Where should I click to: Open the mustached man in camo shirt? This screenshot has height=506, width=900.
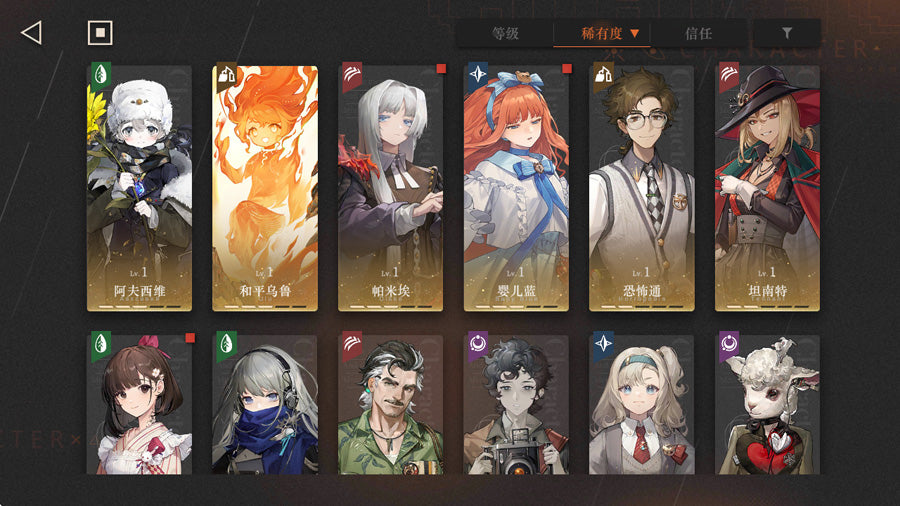tap(390, 404)
